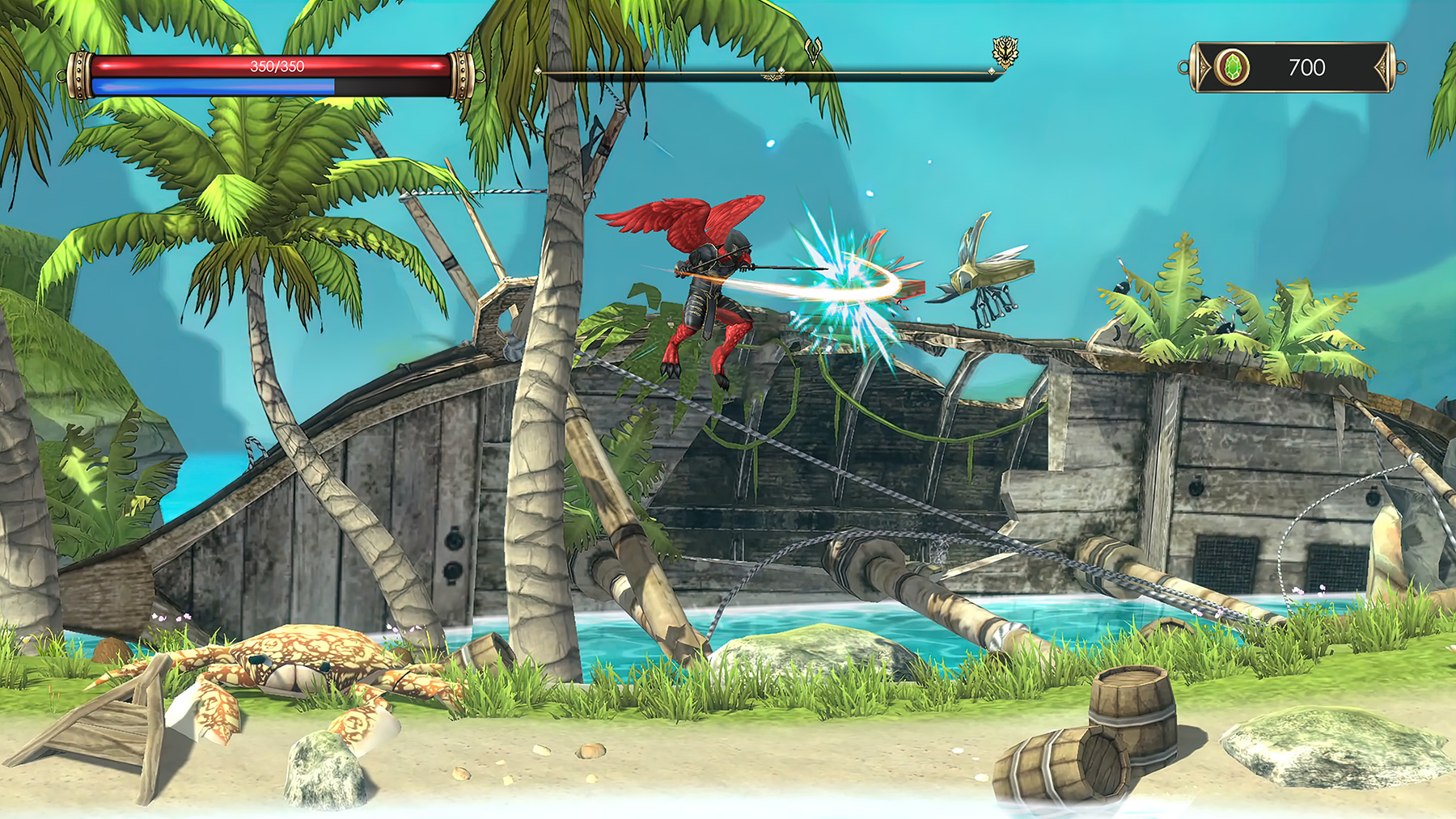Select the player marker on the level progress track
The height and width of the screenshot is (819, 1456).
tap(813, 52)
